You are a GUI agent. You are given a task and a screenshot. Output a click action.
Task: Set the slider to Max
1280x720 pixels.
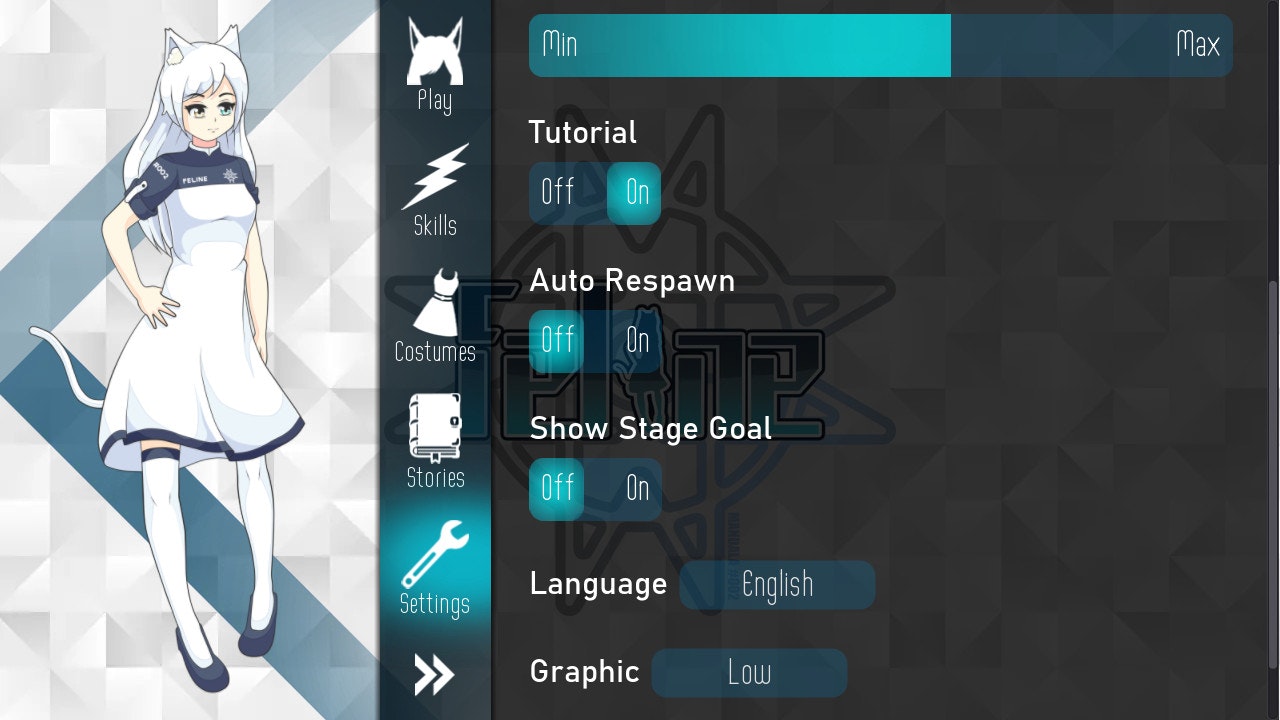1198,45
